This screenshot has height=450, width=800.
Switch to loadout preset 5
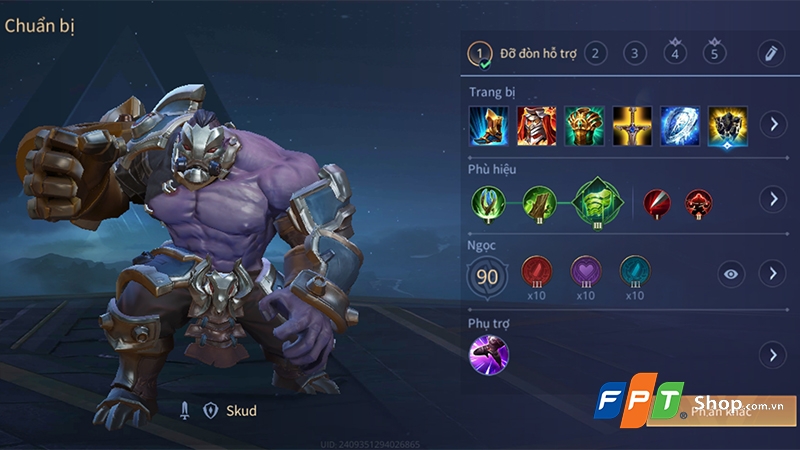(715, 53)
